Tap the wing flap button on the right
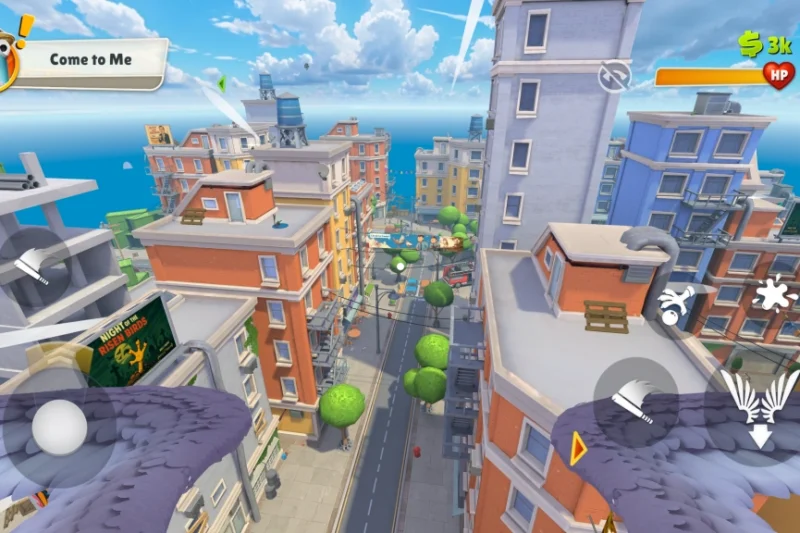The image size is (800, 533). point(636,401)
